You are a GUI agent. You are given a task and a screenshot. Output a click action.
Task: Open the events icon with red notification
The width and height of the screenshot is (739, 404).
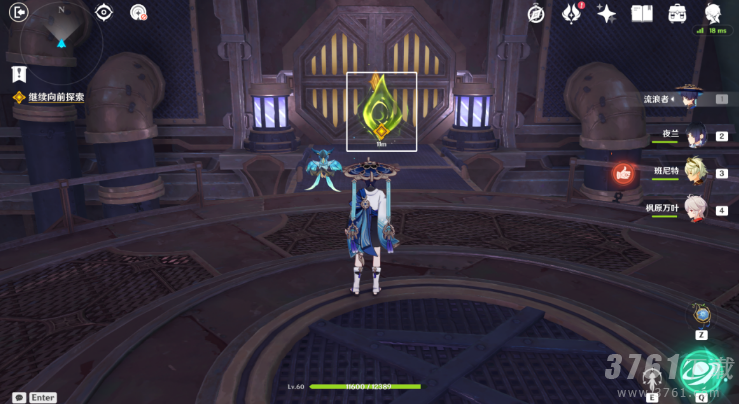572,13
